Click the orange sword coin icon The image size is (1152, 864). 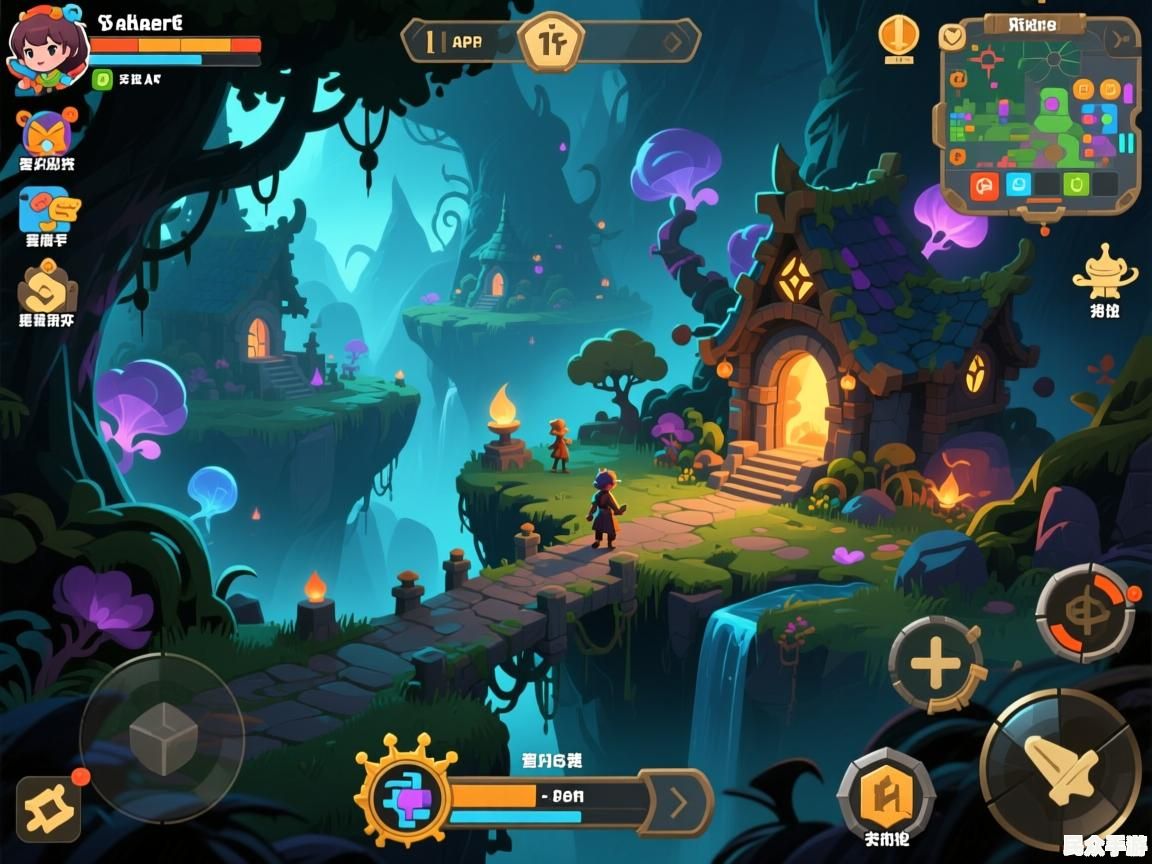click(x=898, y=36)
